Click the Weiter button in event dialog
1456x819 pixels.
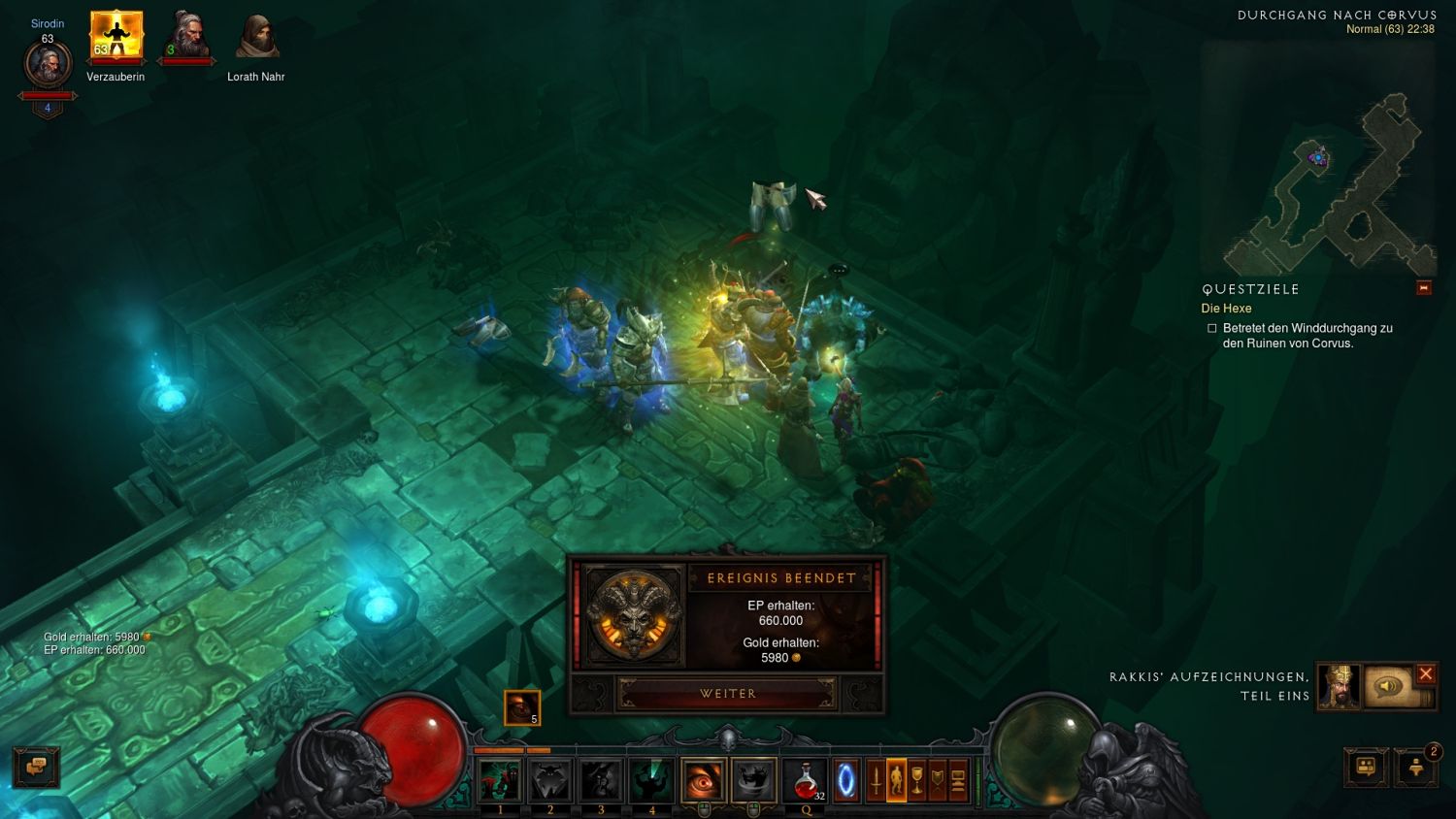pos(728,694)
